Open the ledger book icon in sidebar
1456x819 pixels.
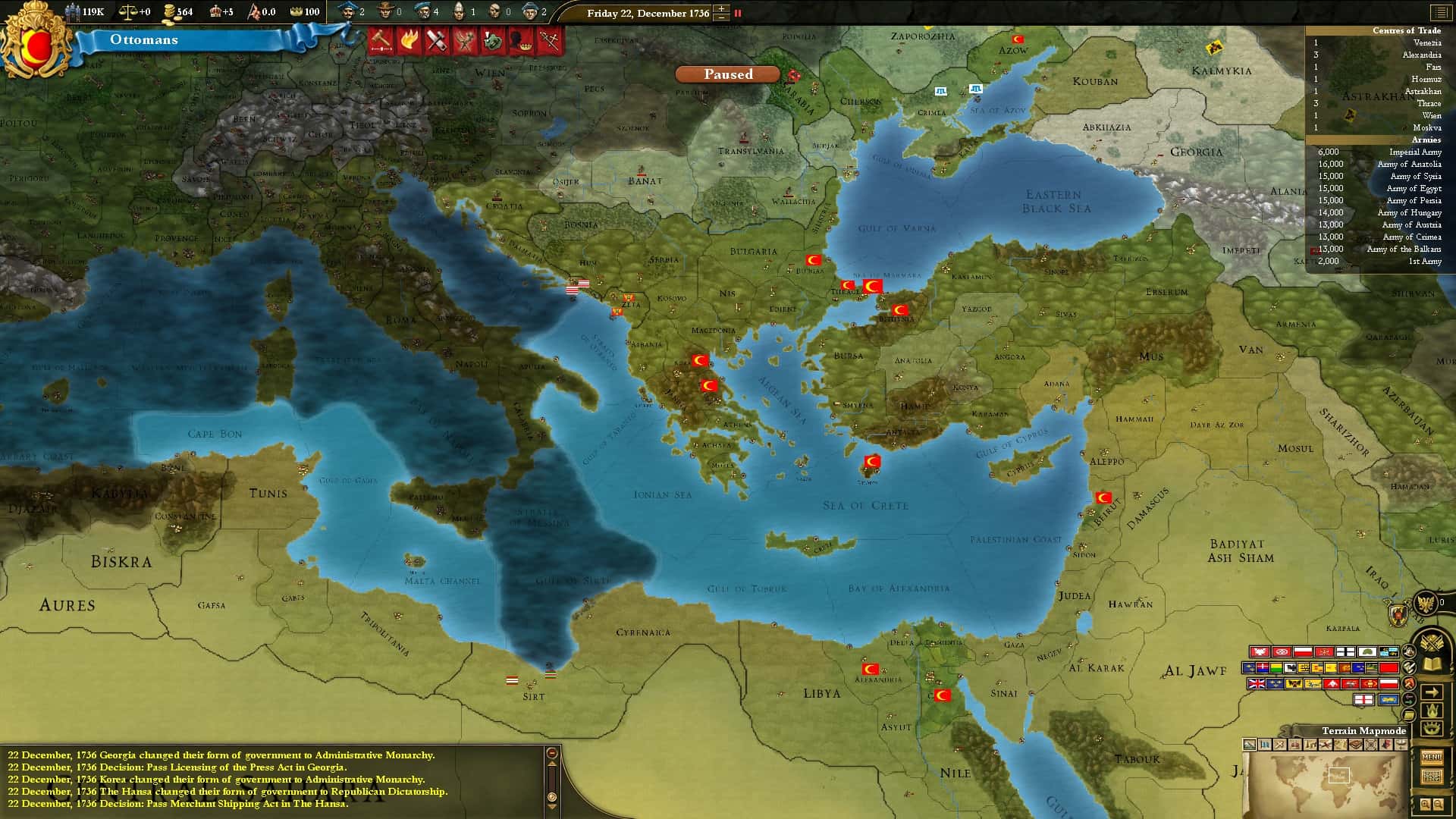tap(1430, 664)
